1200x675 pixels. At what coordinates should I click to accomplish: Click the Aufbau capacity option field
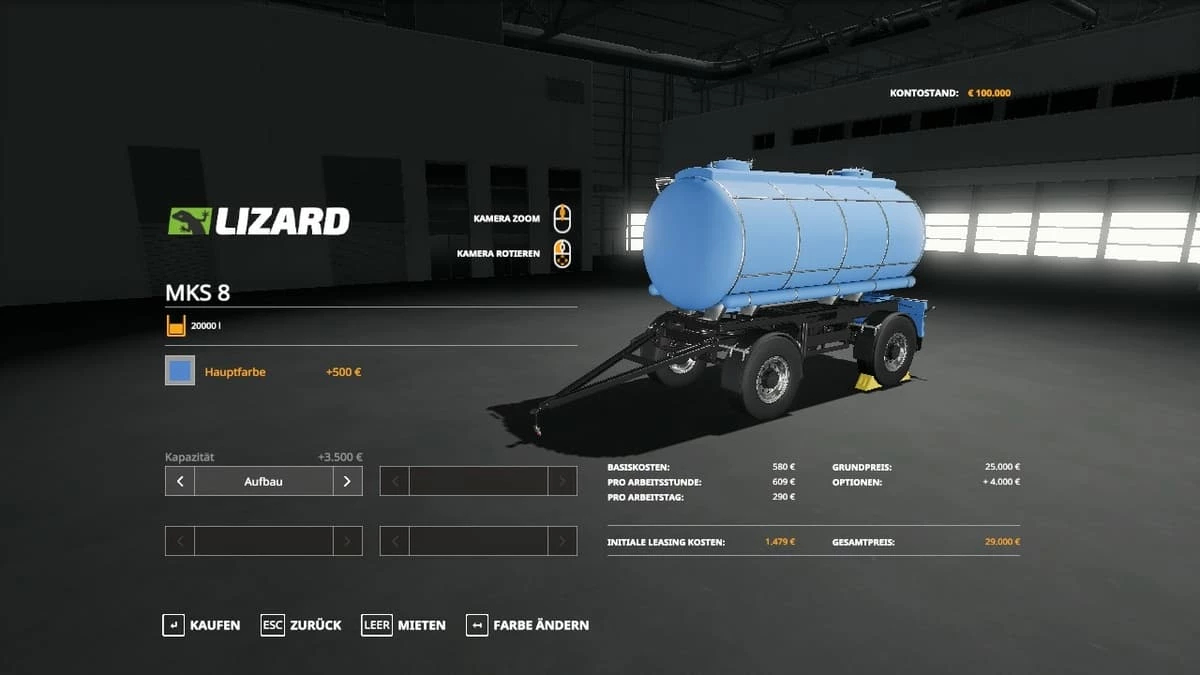263,481
